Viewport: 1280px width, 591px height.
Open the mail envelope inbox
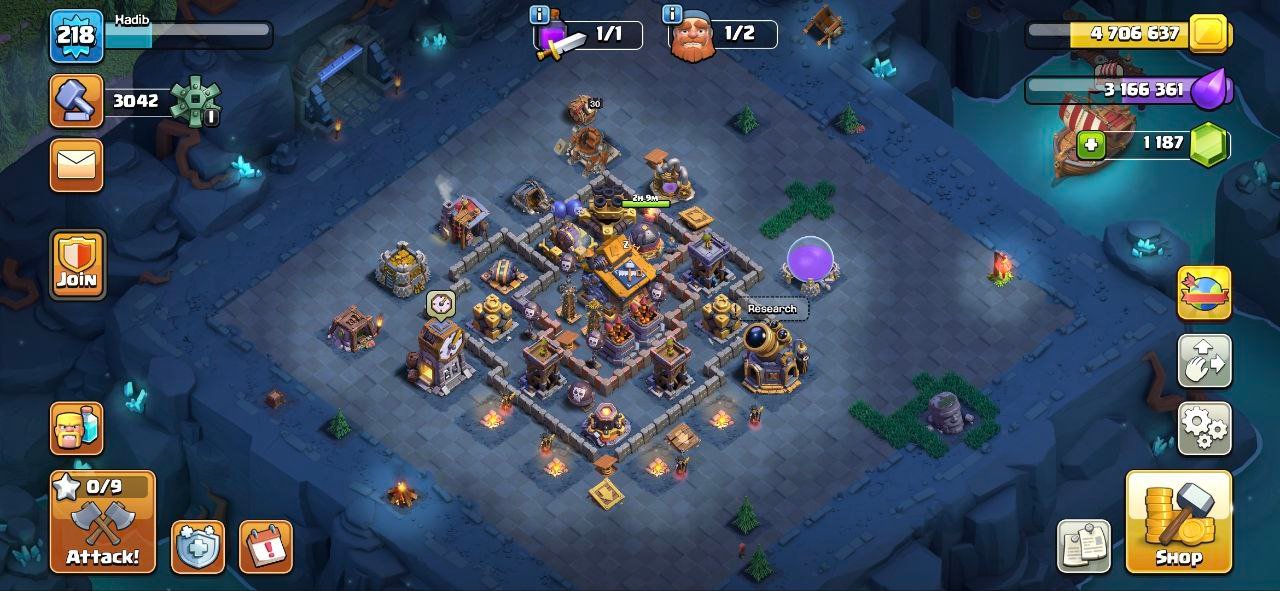point(76,165)
